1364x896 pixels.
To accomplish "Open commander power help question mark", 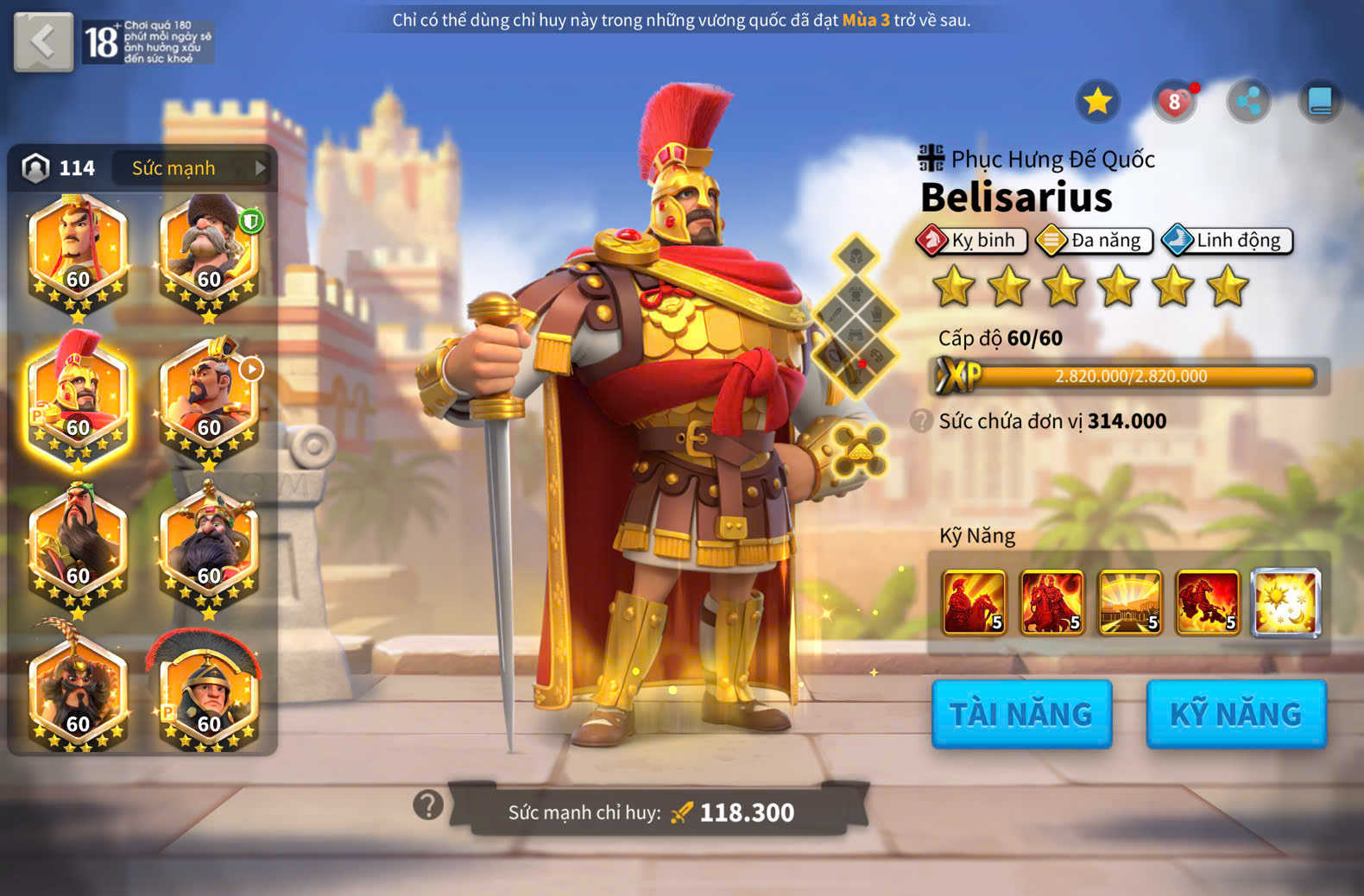I will coord(428,805).
